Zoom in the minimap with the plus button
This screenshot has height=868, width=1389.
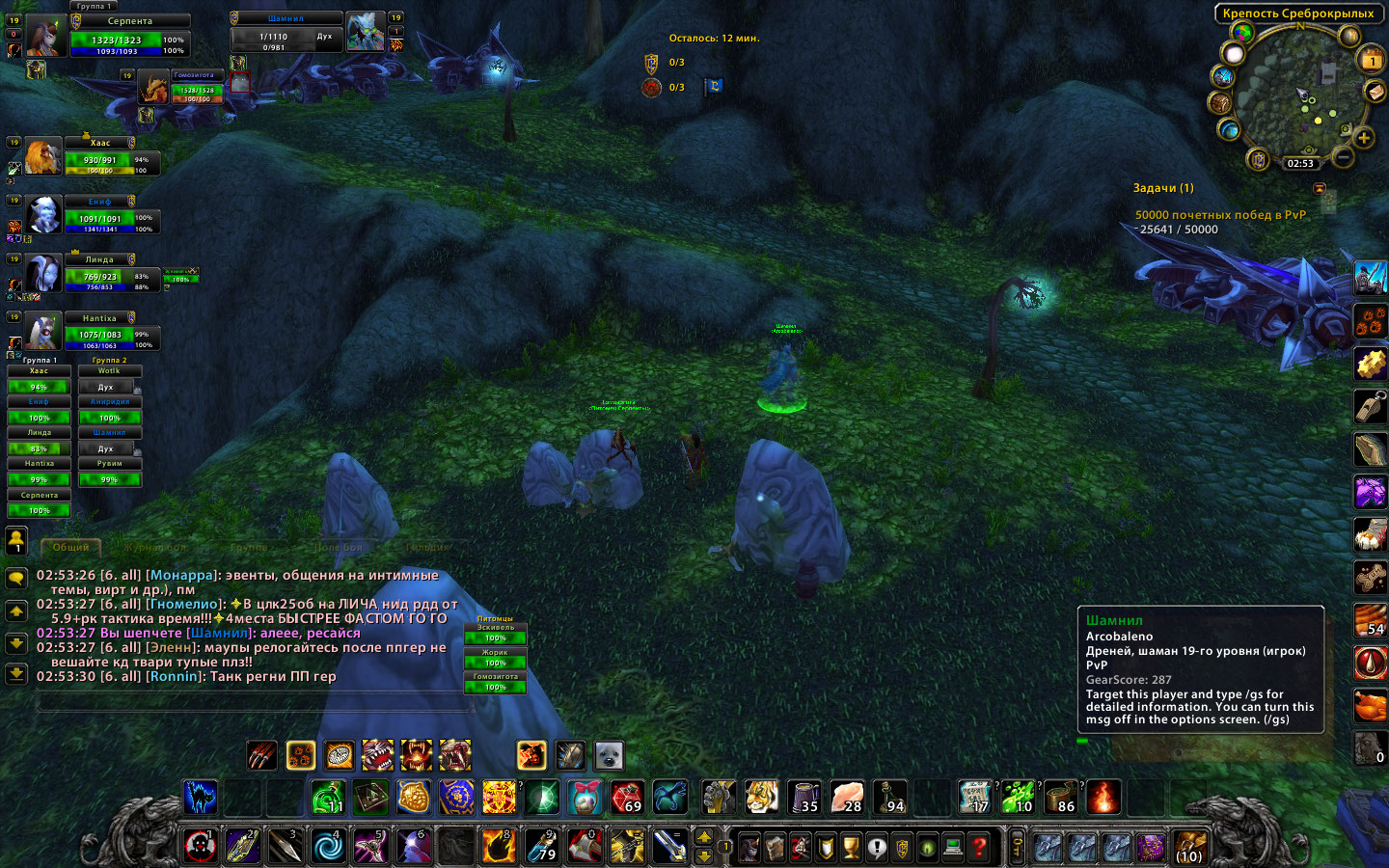tap(1364, 138)
